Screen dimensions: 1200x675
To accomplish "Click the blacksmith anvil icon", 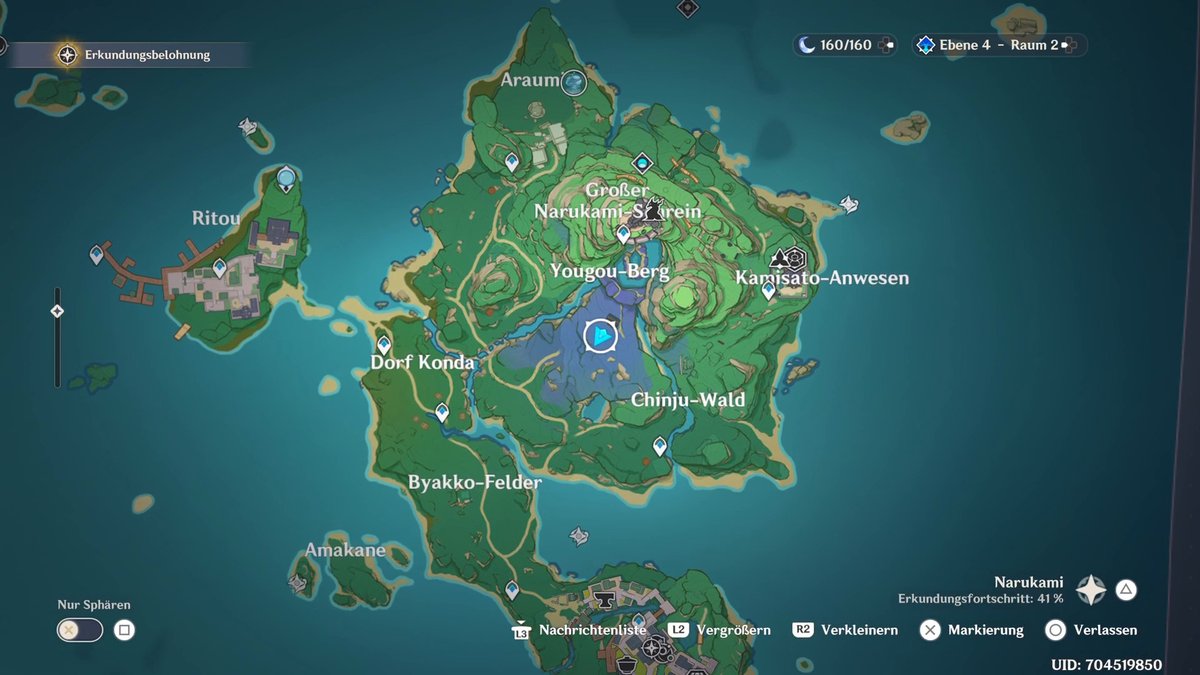I will coord(604,599).
